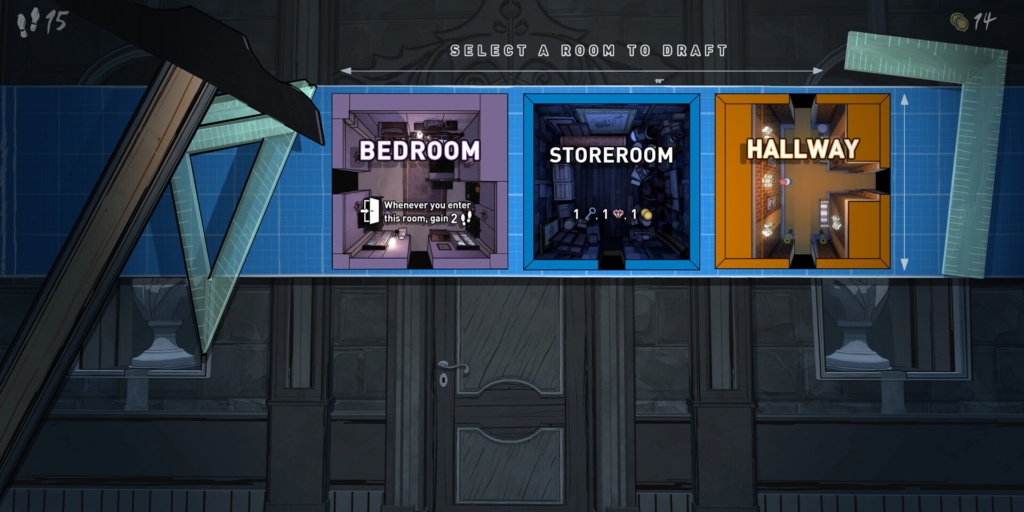Draft the Bedroom room card
The height and width of the screenshot is (512, 1024).
pos(419,181)
